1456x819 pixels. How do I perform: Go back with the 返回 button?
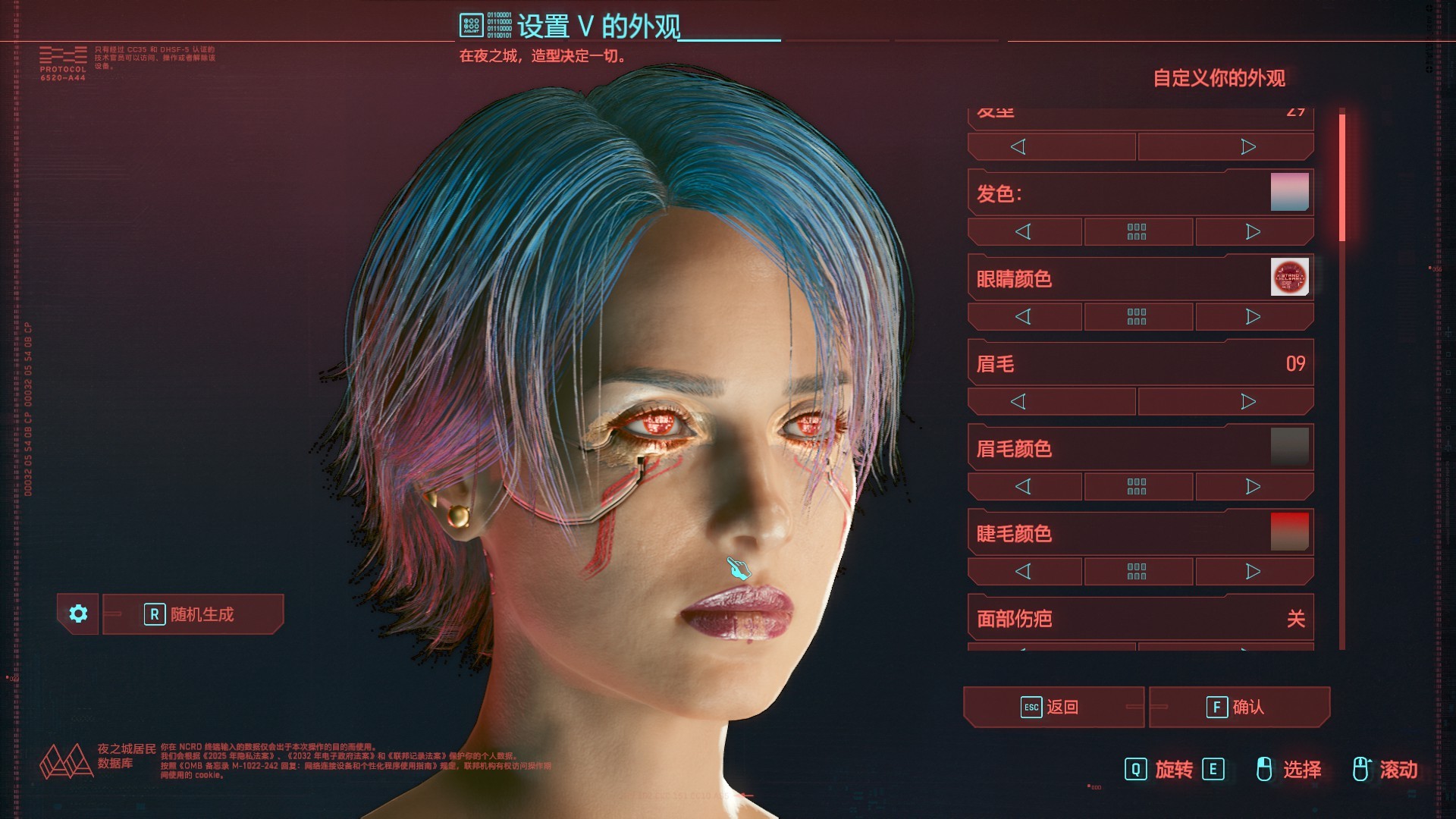(1053, 707)
